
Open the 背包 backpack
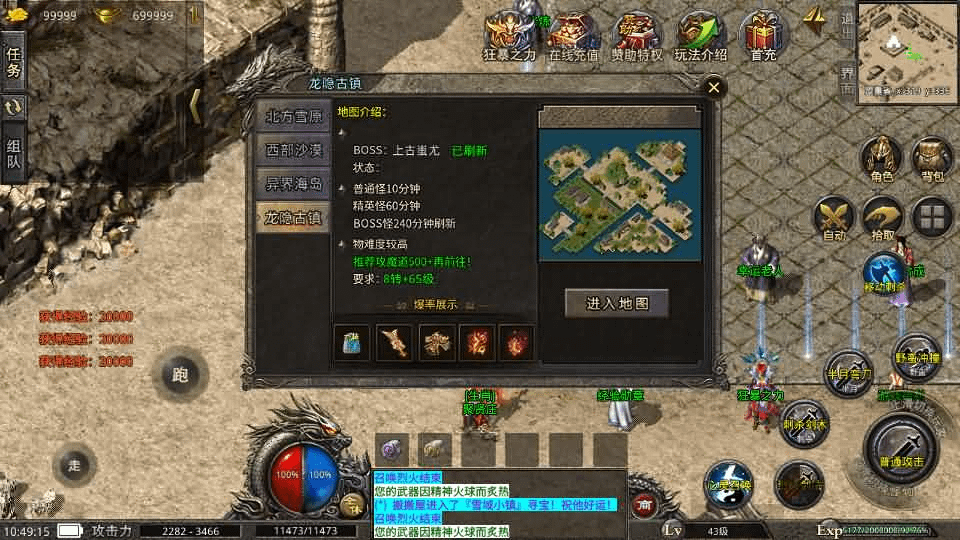click(932, 160)
